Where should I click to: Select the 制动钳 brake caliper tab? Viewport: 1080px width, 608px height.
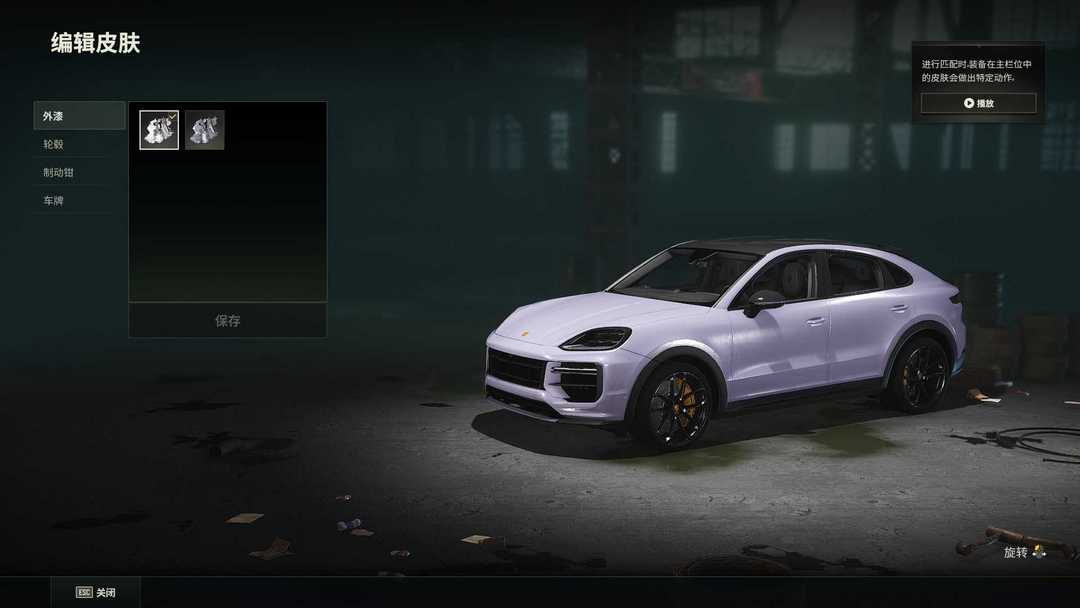pos(79,172)
